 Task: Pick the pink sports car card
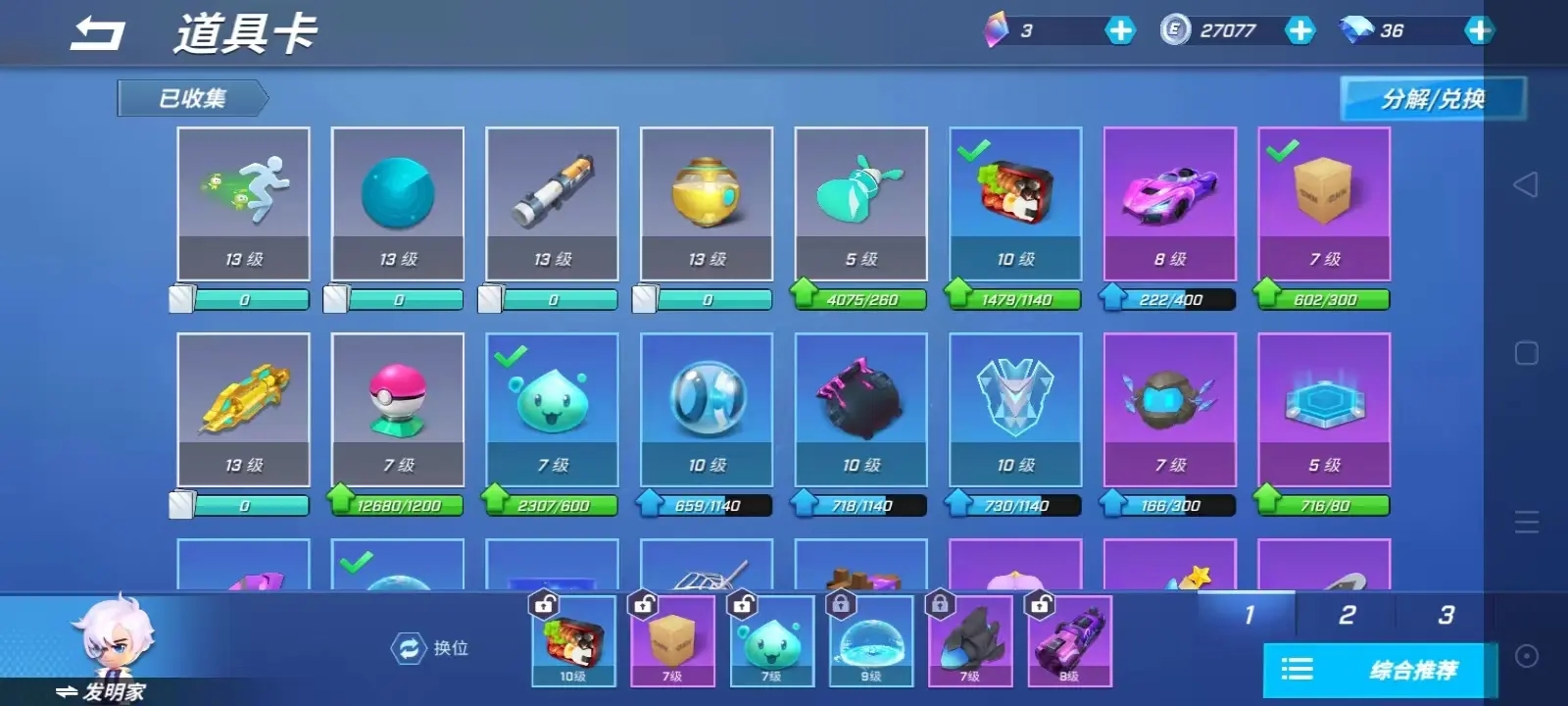1169,203
